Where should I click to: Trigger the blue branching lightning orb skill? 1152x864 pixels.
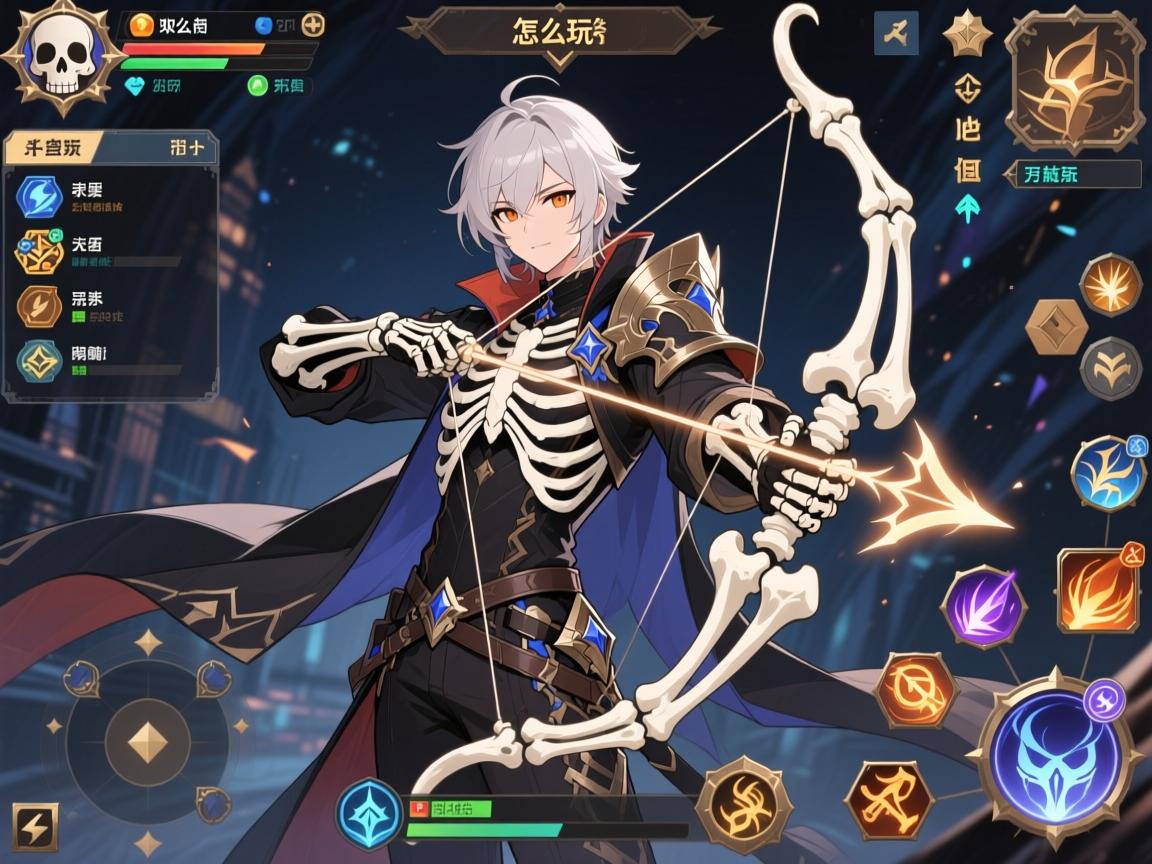(1108, 473)
